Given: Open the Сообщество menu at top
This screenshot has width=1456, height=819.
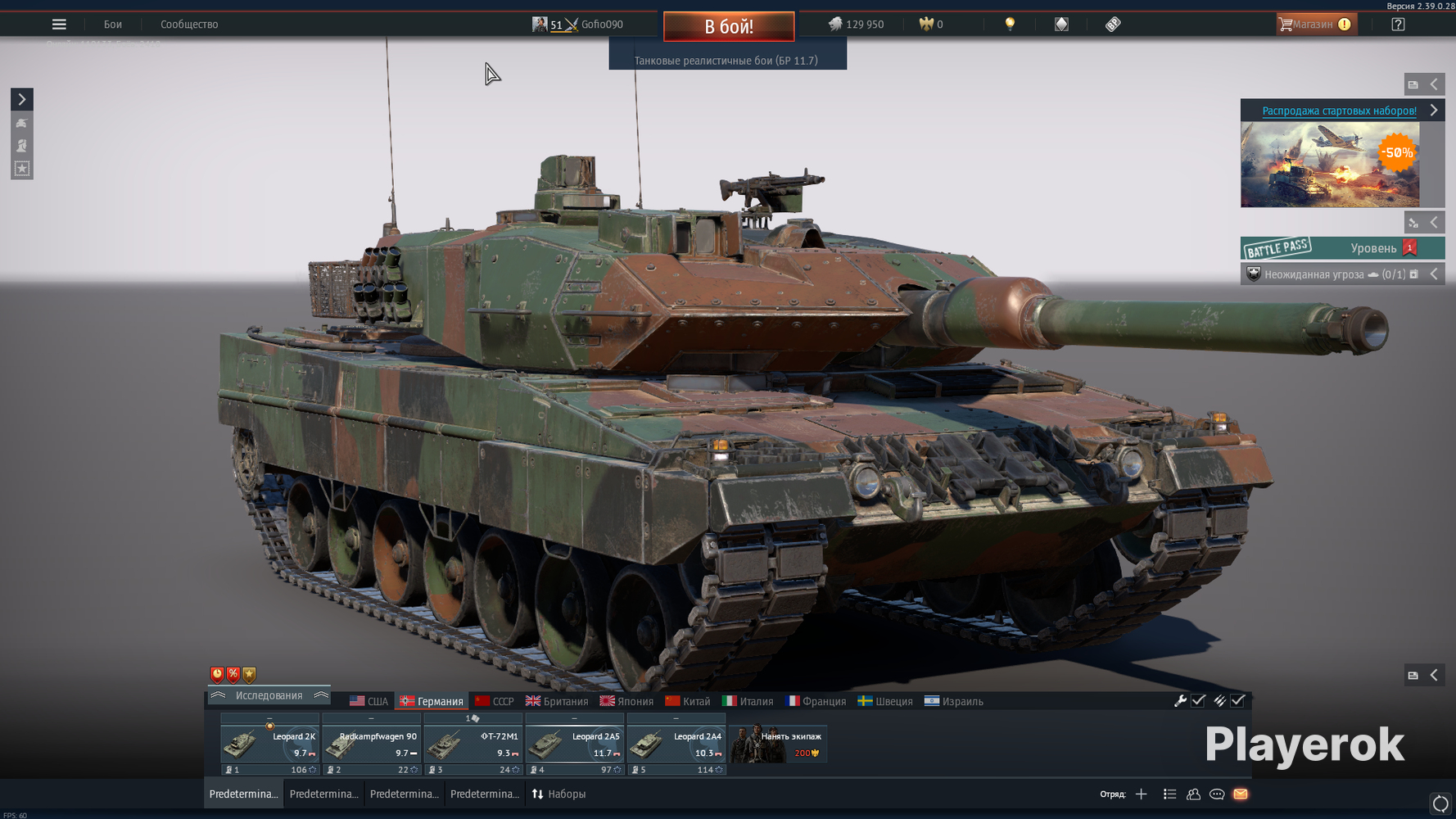Looking at the screenshot, I should [x=188, y=24].
